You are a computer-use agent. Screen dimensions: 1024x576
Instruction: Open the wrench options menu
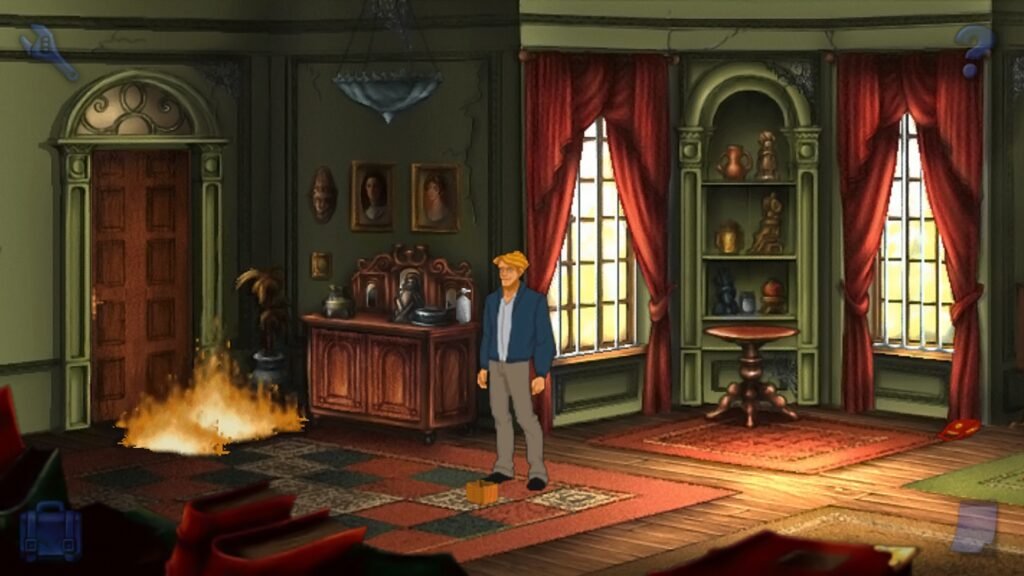(x=46, y=50)
